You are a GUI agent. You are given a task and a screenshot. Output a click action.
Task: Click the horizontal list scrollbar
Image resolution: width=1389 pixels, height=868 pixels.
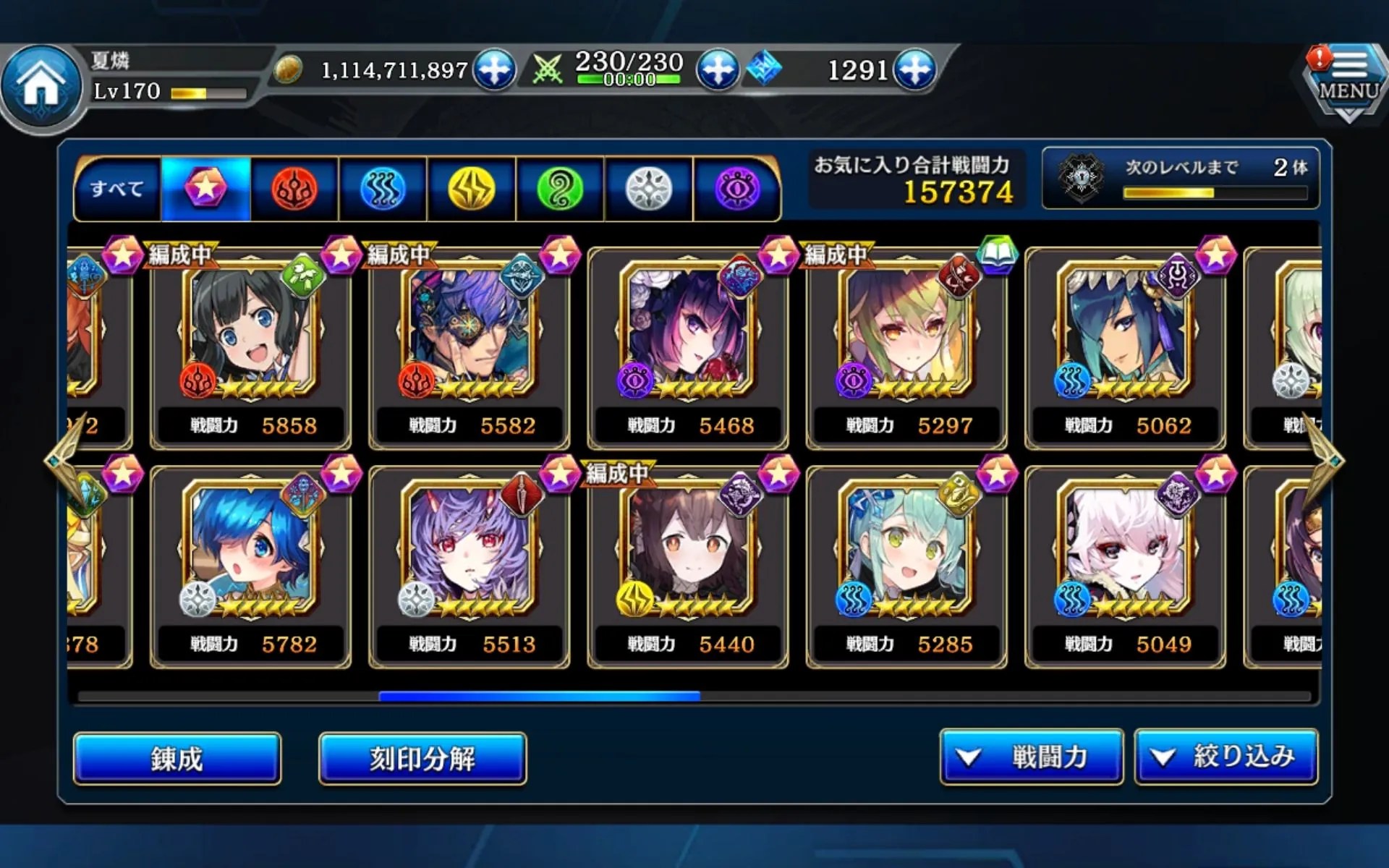(x=539, y=697)
